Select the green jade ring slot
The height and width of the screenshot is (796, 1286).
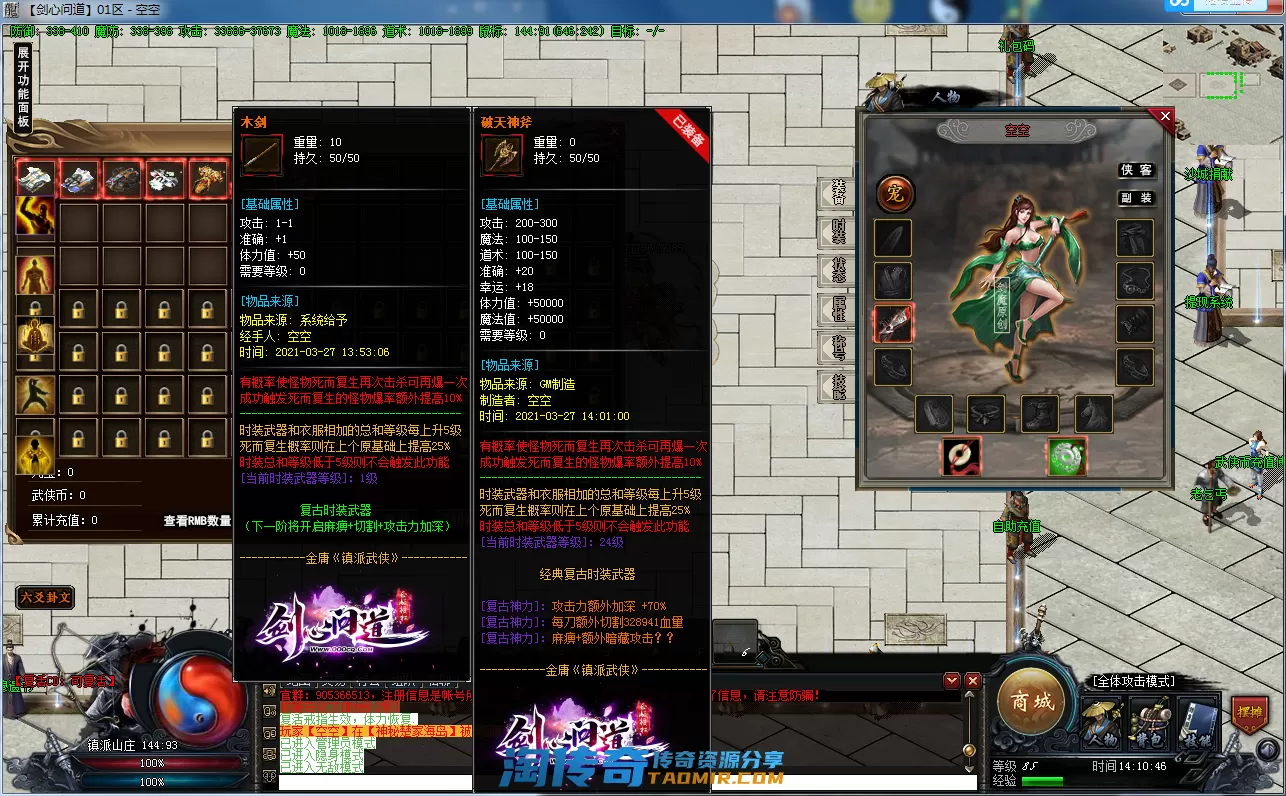pos(1066,457)
